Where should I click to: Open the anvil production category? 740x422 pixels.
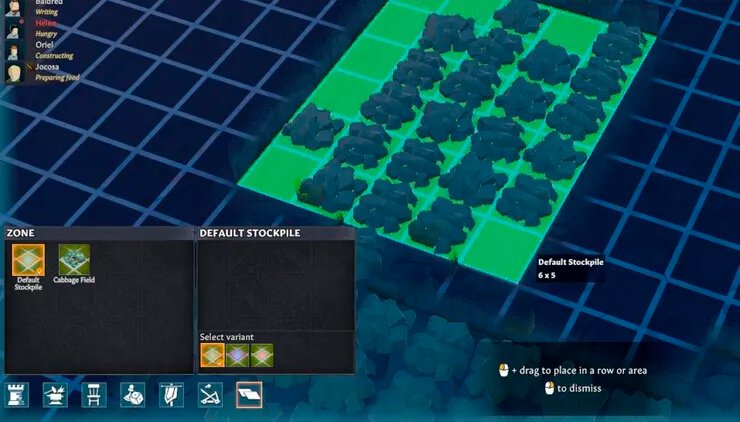click(55, 394)
